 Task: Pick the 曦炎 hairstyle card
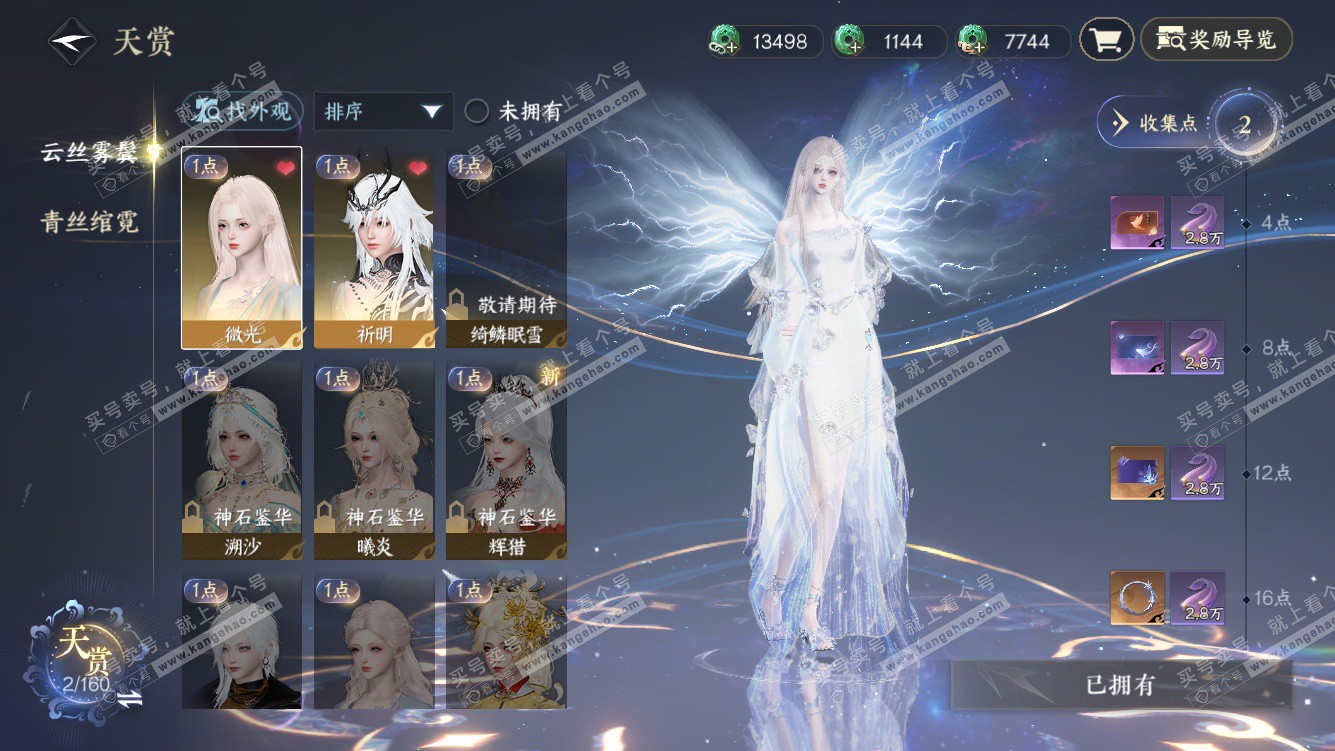pos(374,461)
